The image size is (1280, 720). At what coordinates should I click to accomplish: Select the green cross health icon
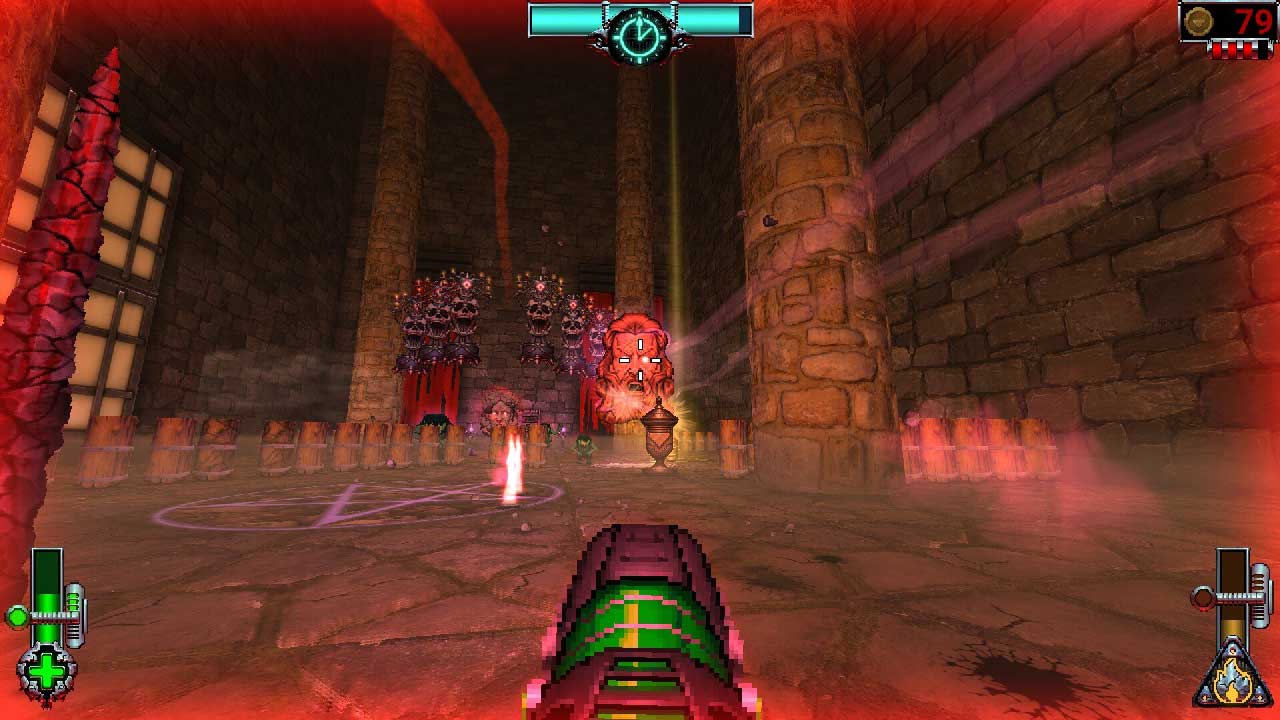pos(45,670)
